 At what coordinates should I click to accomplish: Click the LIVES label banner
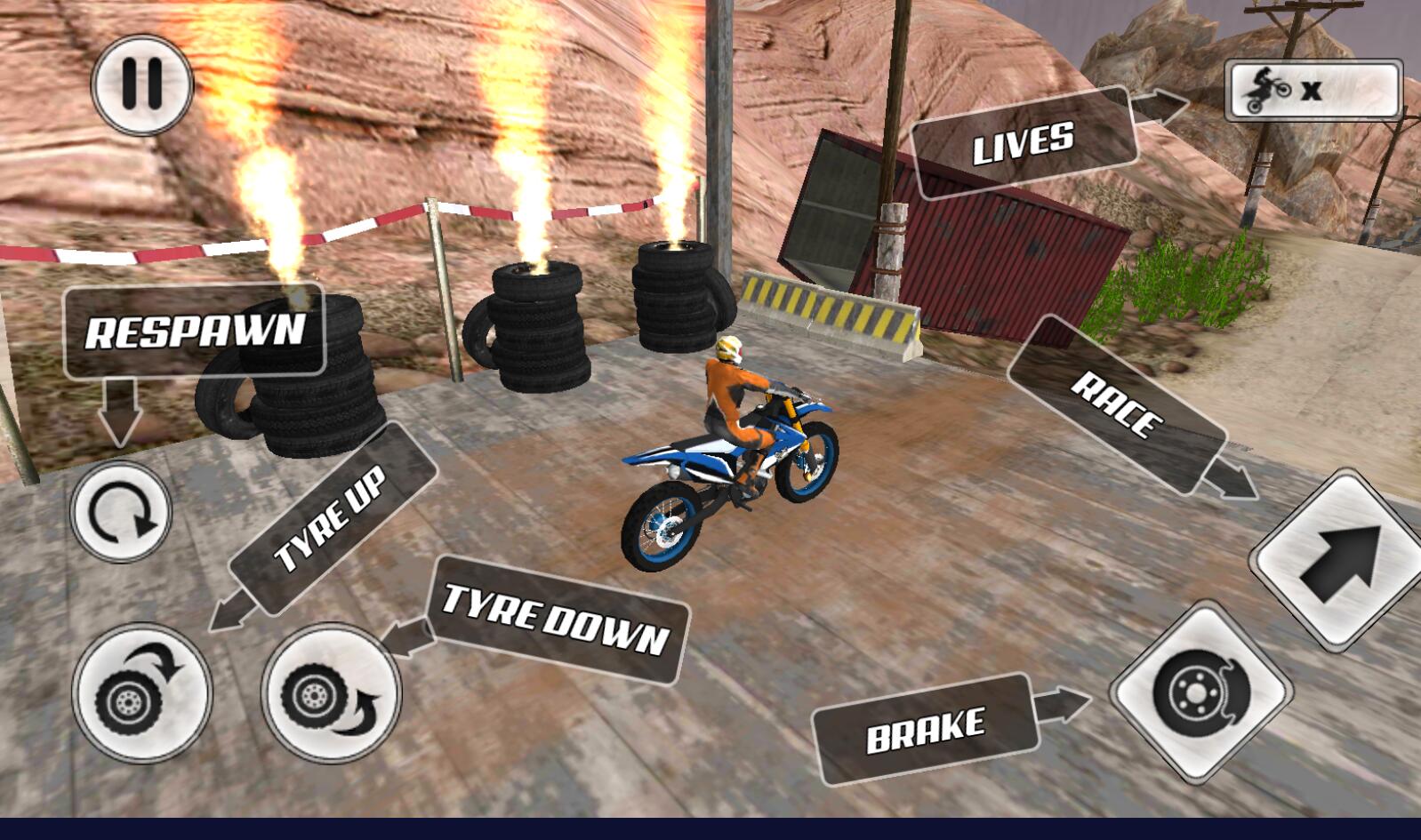(x=1024, y=142)
